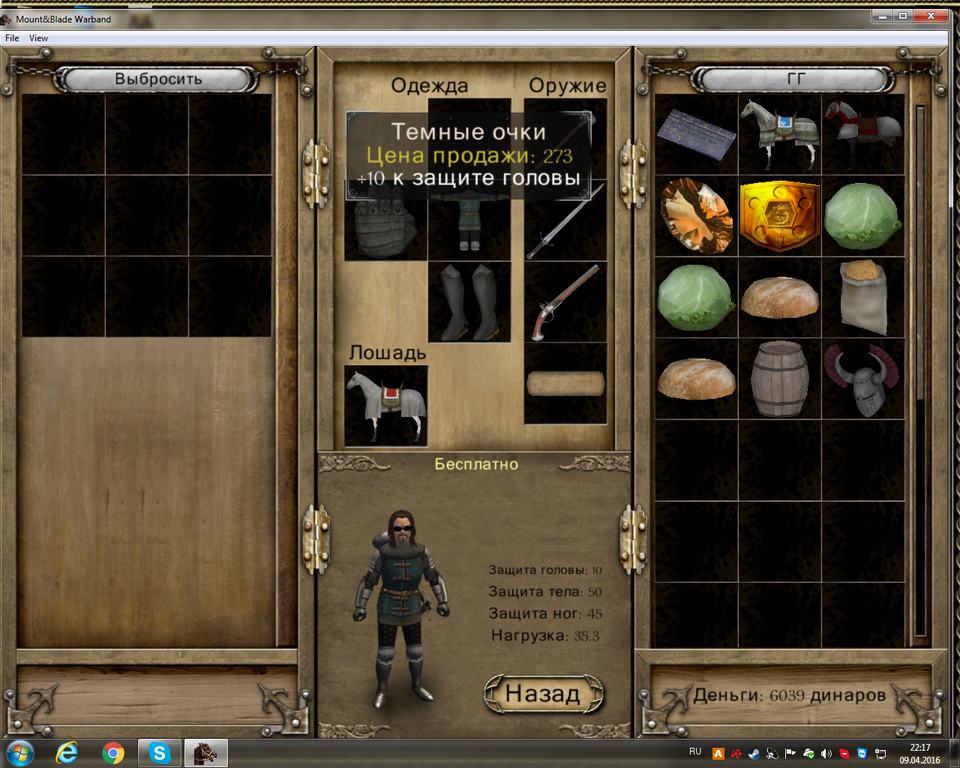Open the View menu
The width and height of the screenshot is (960, 768).
click(38, 38)
